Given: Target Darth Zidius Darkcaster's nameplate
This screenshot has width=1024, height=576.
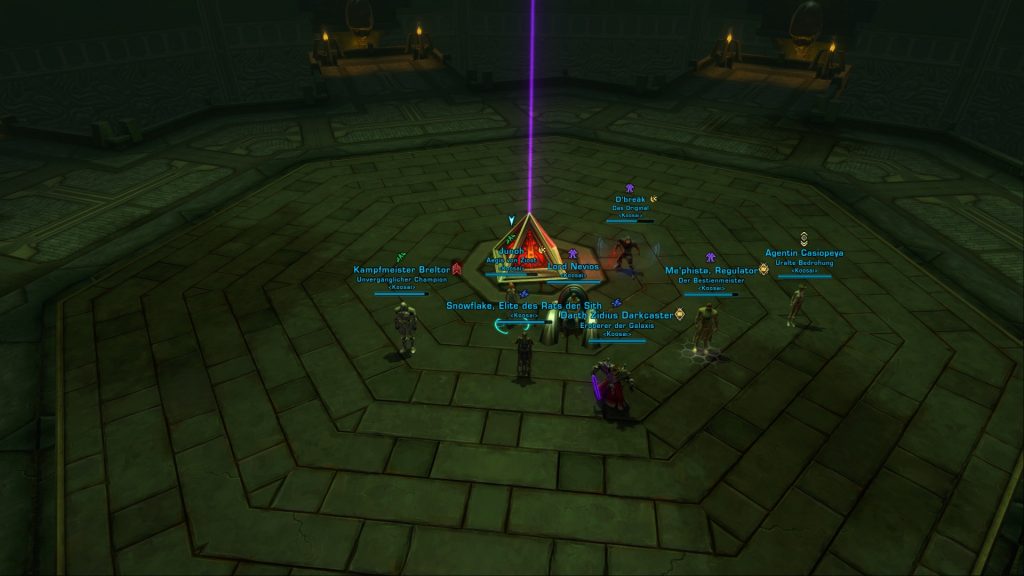Looking at the screenshot, I should coord(617,315).
